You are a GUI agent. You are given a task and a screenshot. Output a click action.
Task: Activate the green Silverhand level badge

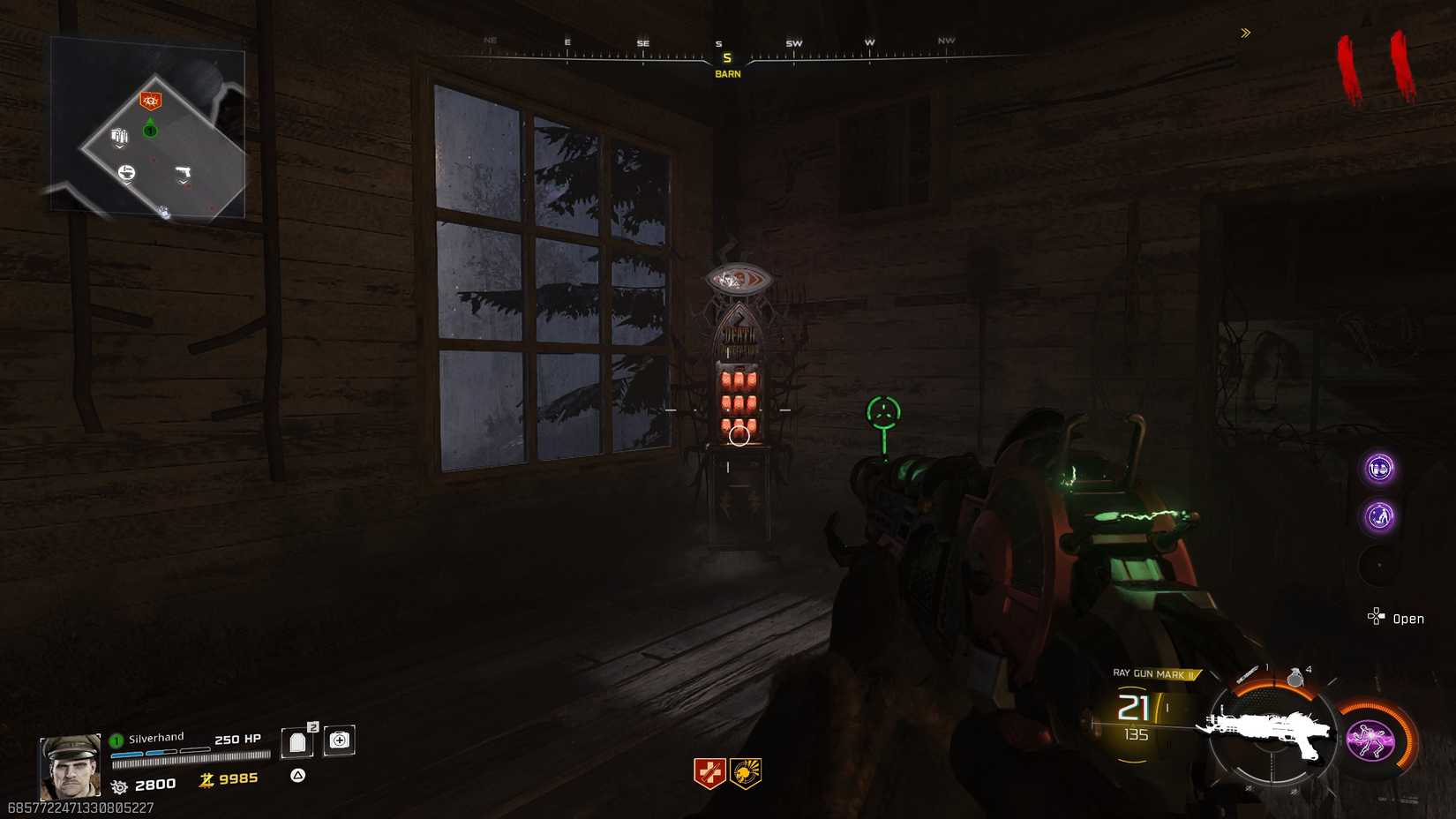(x=115, y=741)
